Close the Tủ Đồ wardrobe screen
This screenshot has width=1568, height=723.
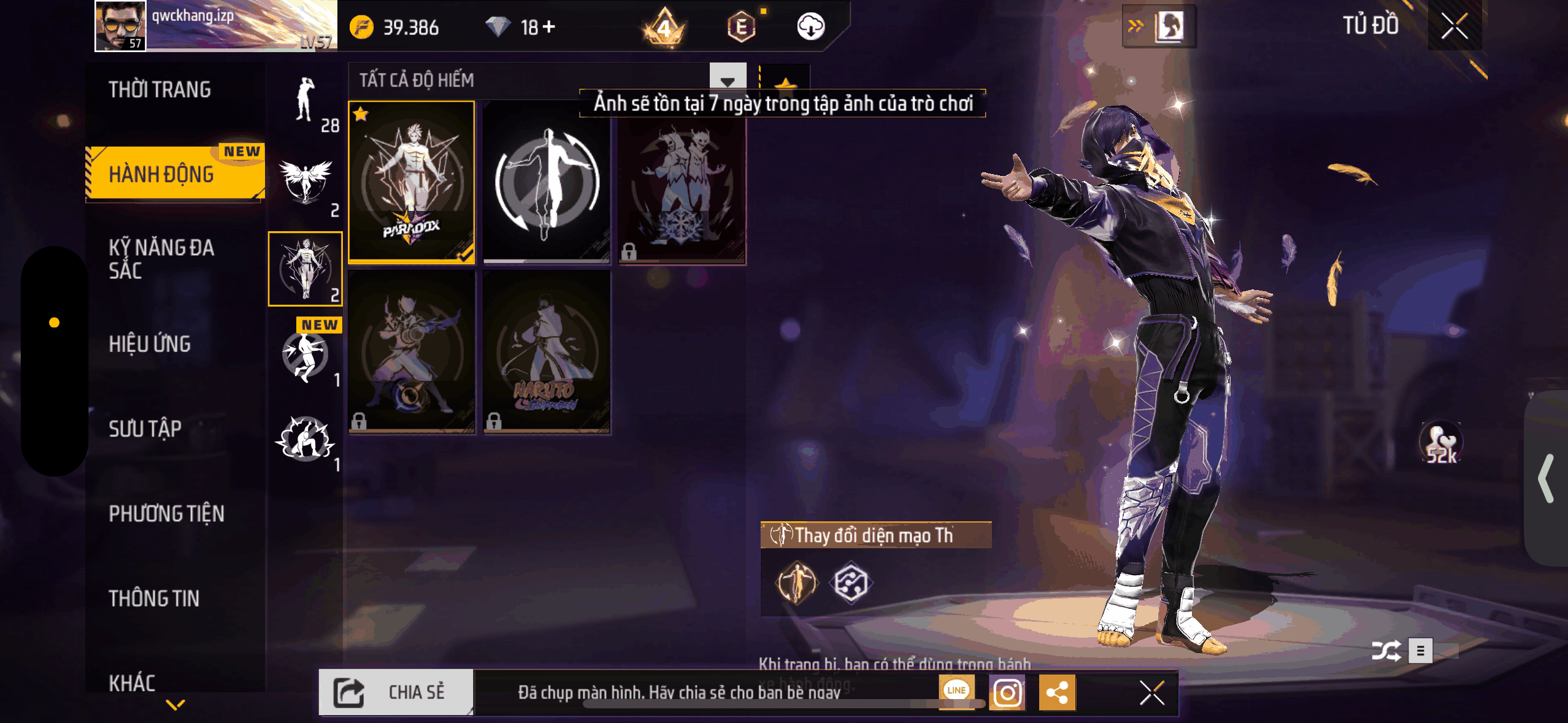point(1454,26)
